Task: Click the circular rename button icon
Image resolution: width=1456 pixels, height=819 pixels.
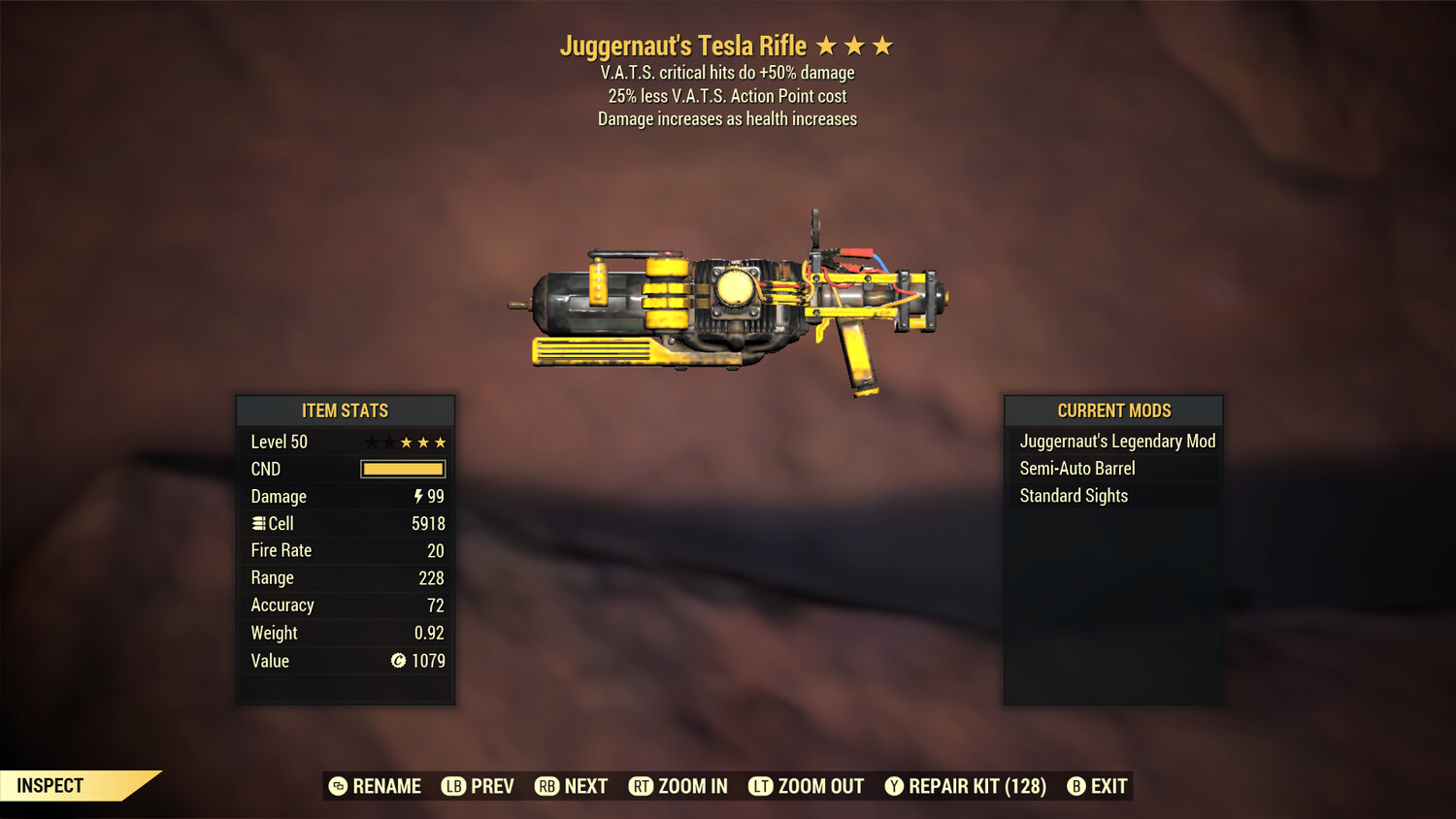Action: click(x=337, y=786)
